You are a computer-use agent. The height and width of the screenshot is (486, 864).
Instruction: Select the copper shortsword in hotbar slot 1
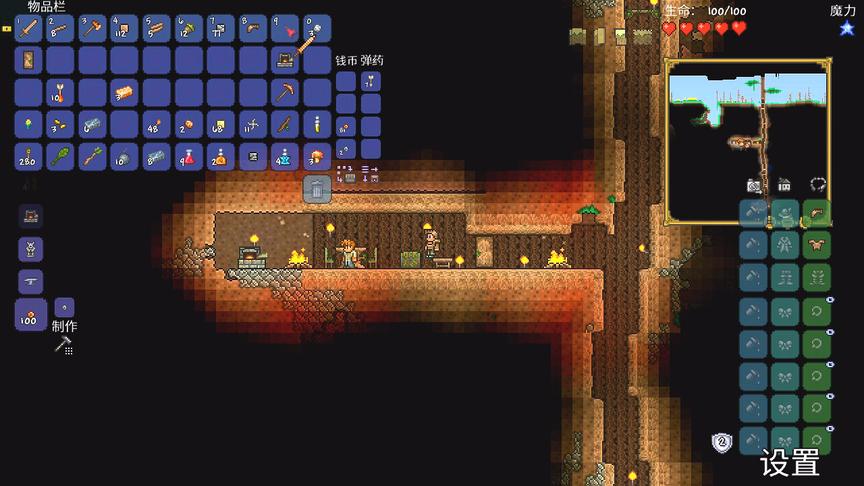[x=29, y=28]
